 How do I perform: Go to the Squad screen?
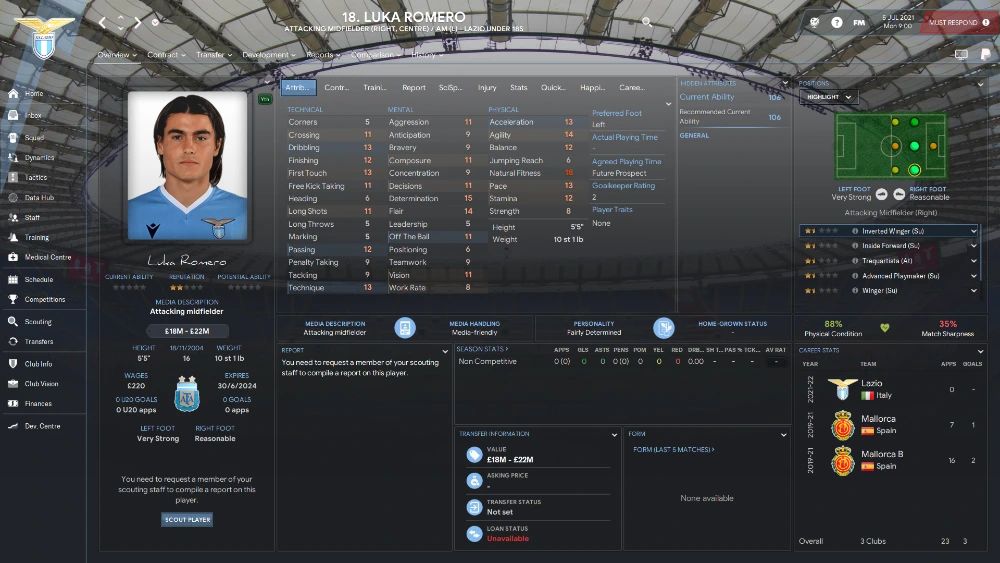point(33,138)
